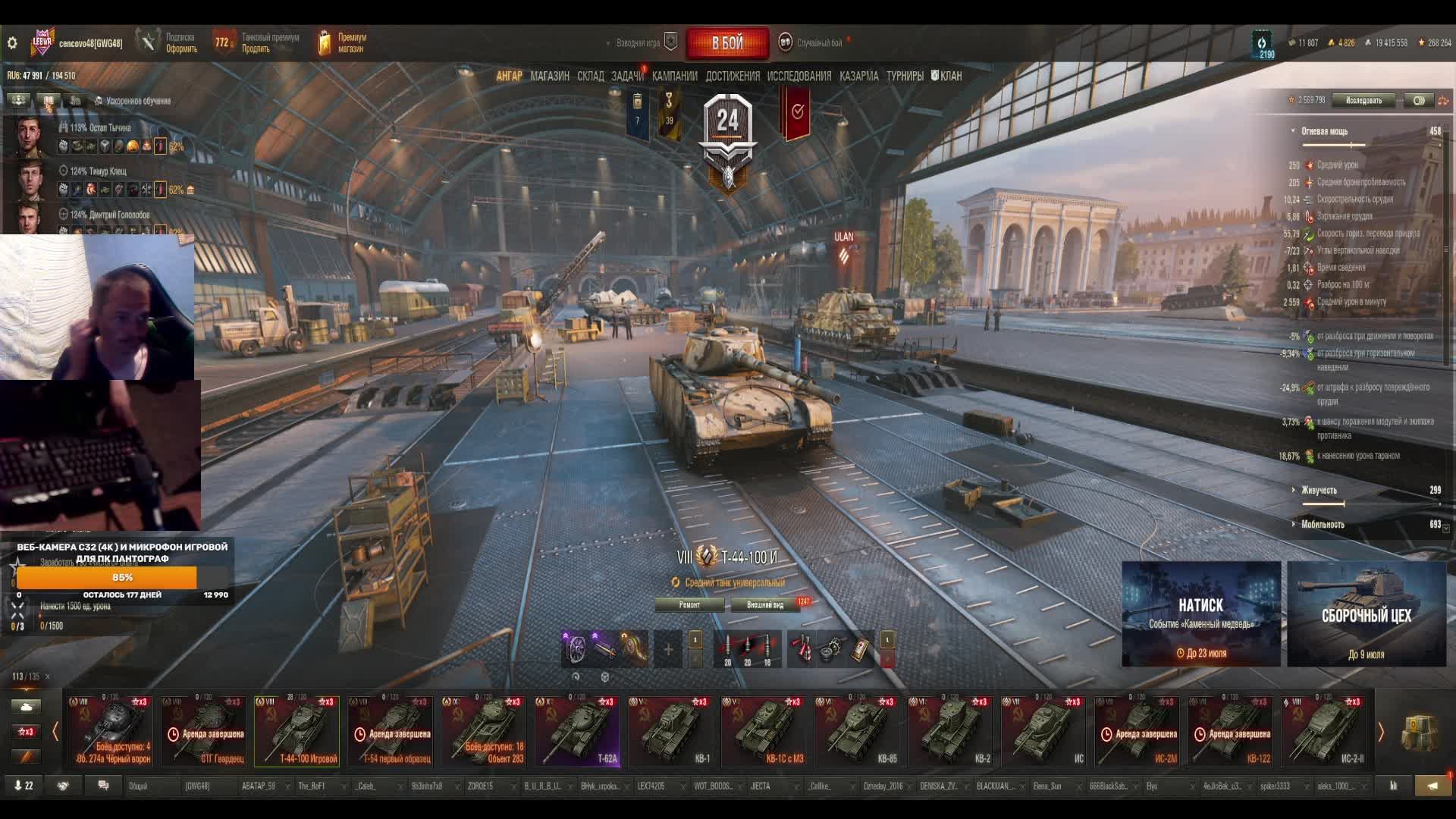Open the МАГАЗИН tab

[549, 76]
